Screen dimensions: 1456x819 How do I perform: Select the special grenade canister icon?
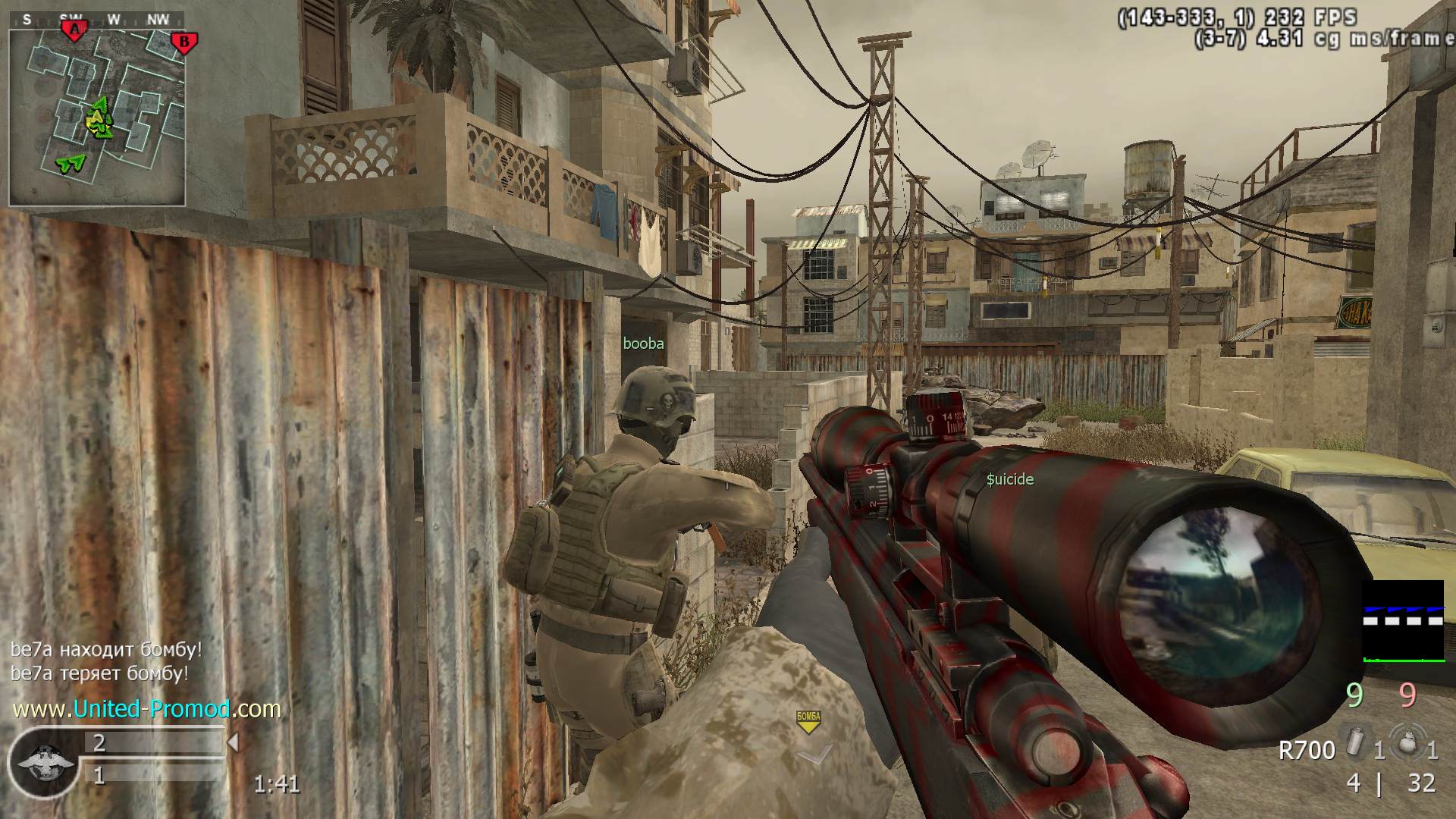pos(1352,742)
